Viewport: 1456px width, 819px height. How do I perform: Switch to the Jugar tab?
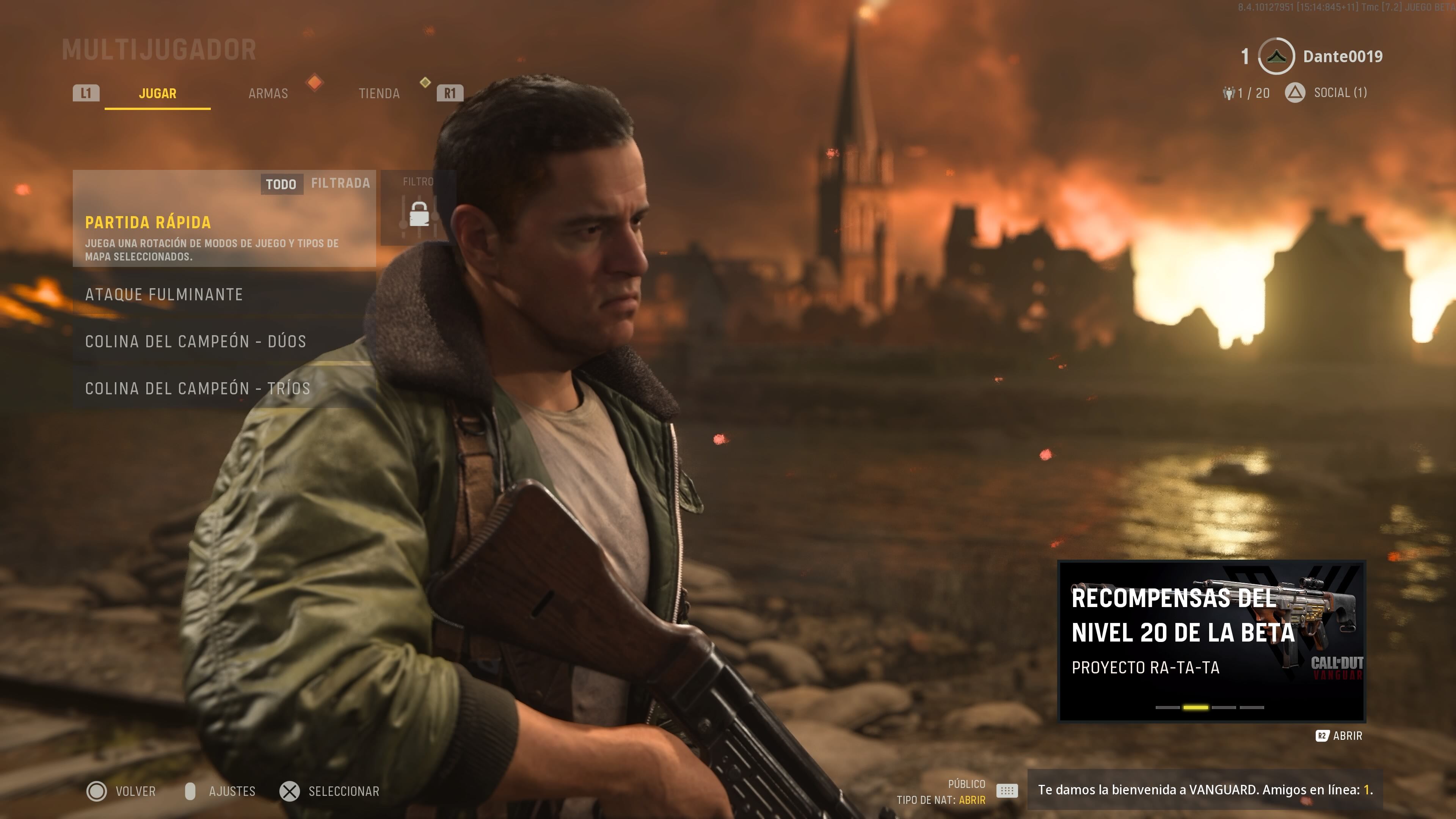(157, 93)
